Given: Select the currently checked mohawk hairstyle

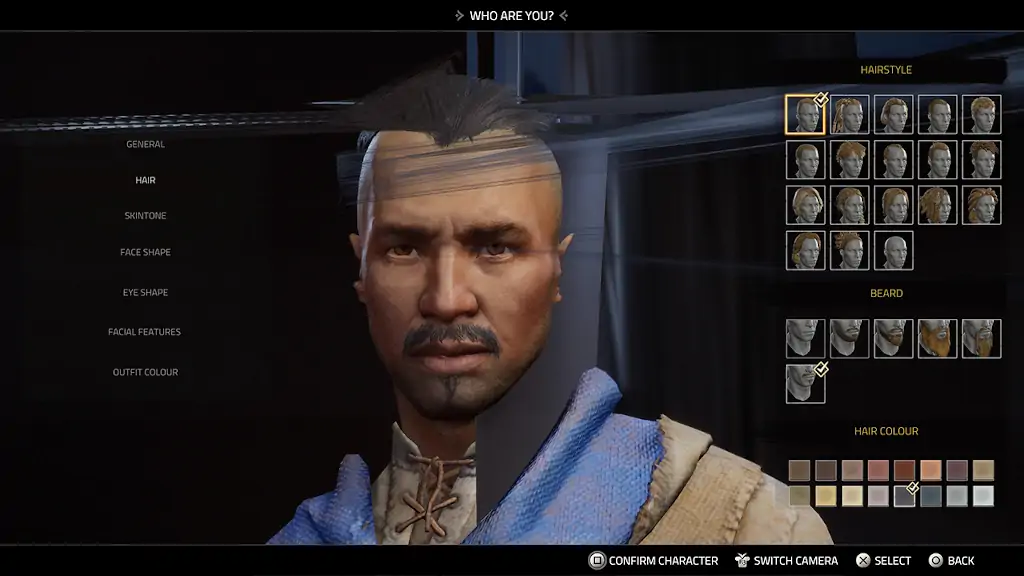Looking at the screenshot, I should pyautogui.click(x=805, y=114).
